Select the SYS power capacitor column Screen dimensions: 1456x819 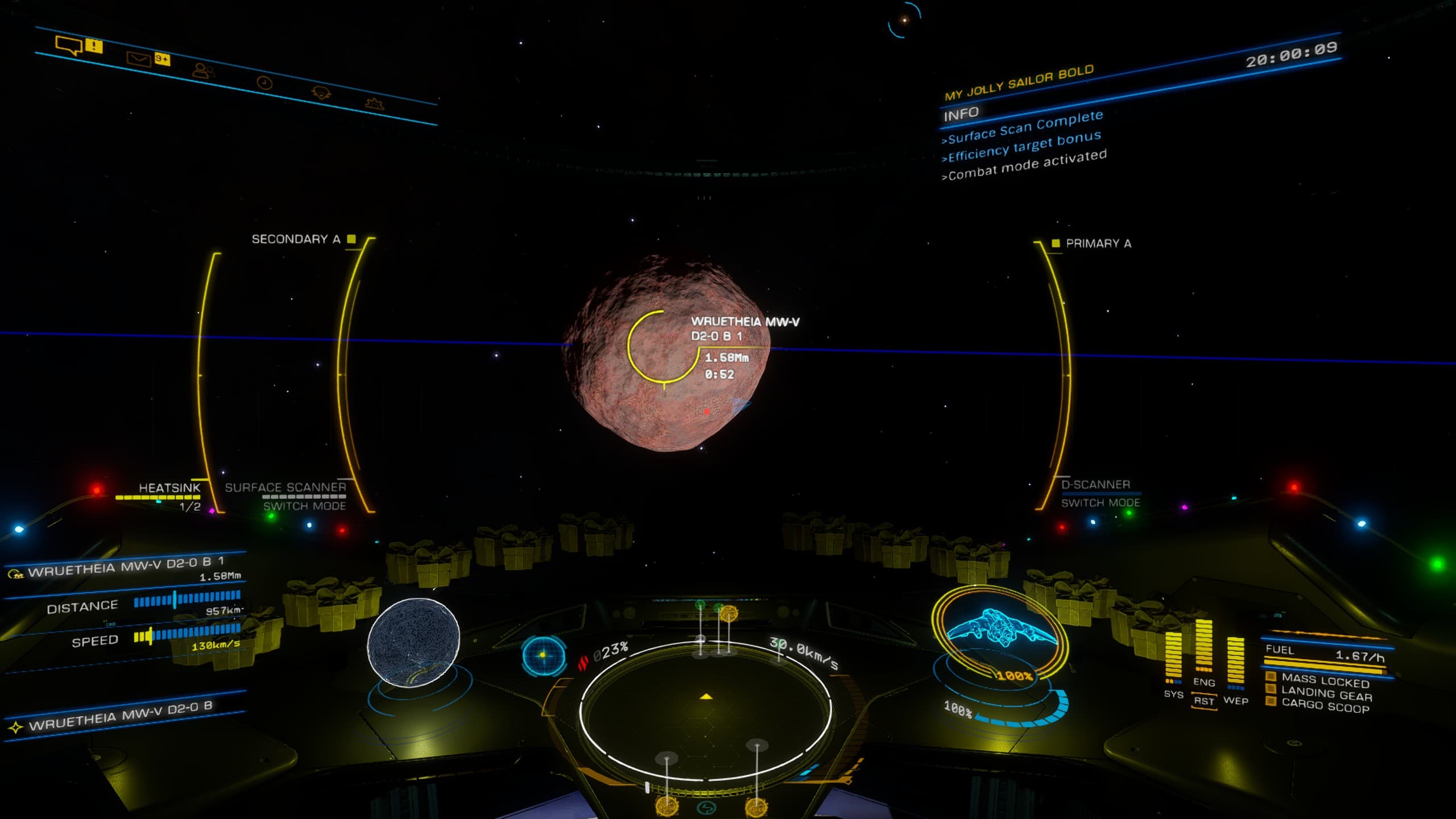tap(1173, 657)
